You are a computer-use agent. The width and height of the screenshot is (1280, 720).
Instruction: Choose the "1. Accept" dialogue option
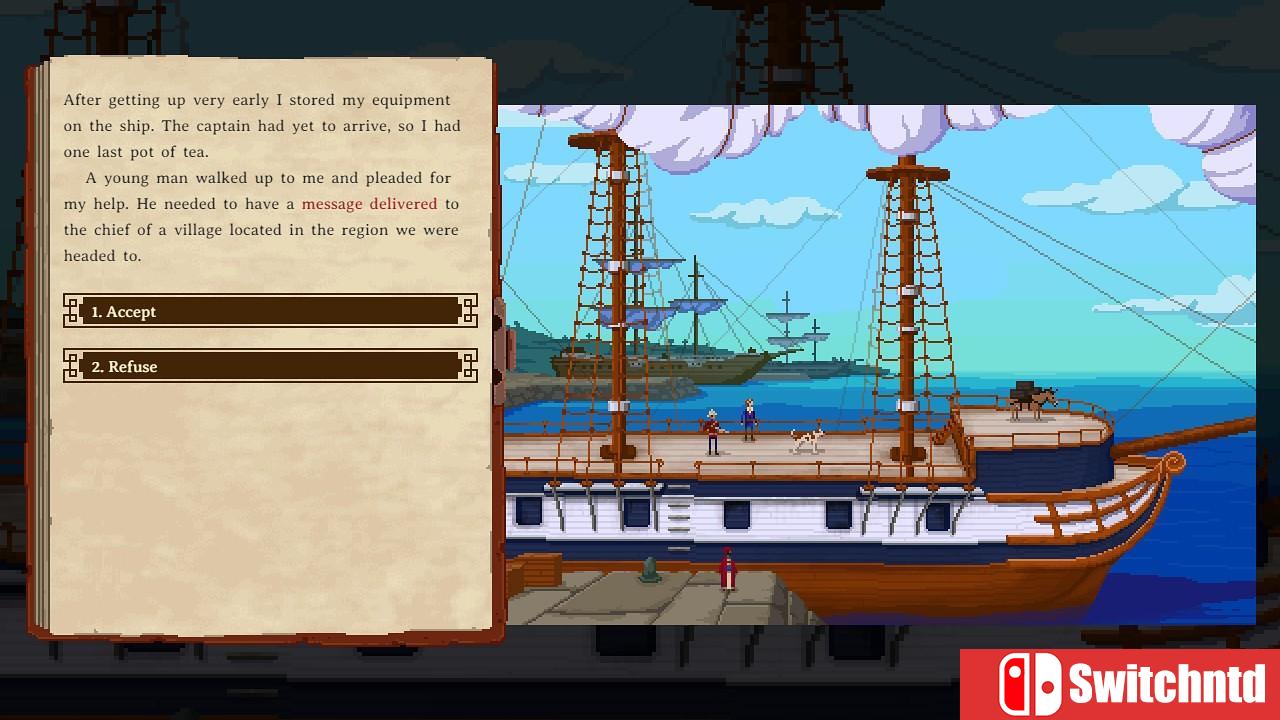pos(268,311)
